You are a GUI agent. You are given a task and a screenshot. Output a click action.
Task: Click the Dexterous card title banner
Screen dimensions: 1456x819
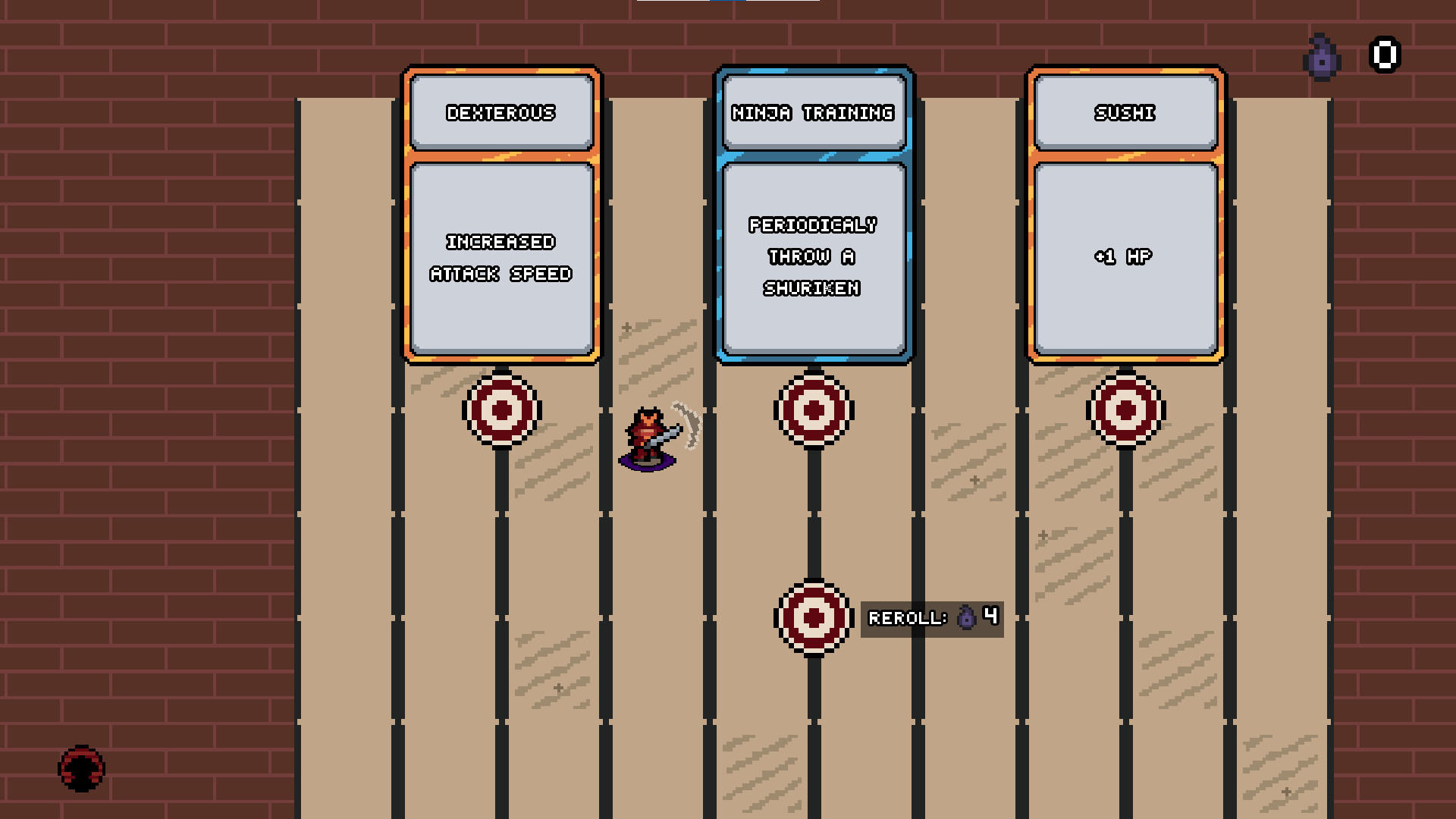click(x=502, y=114)
